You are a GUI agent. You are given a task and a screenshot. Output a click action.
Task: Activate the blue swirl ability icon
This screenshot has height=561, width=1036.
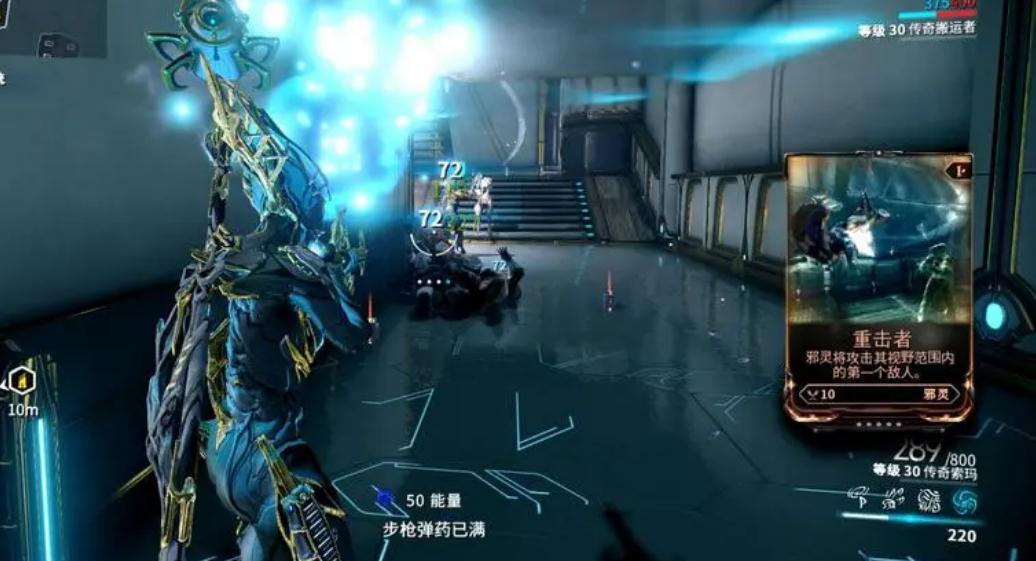964,500
